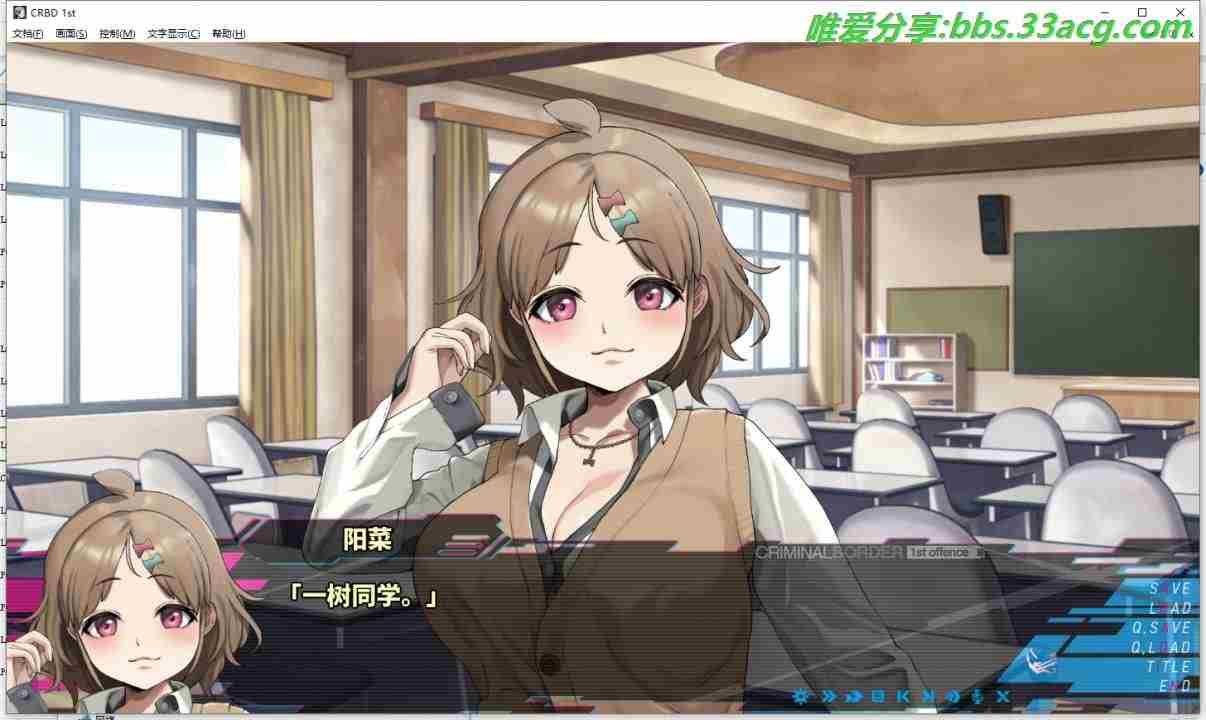Open the 画面(S) menu
Screen dimensions: 1206x720
(71, 33)
